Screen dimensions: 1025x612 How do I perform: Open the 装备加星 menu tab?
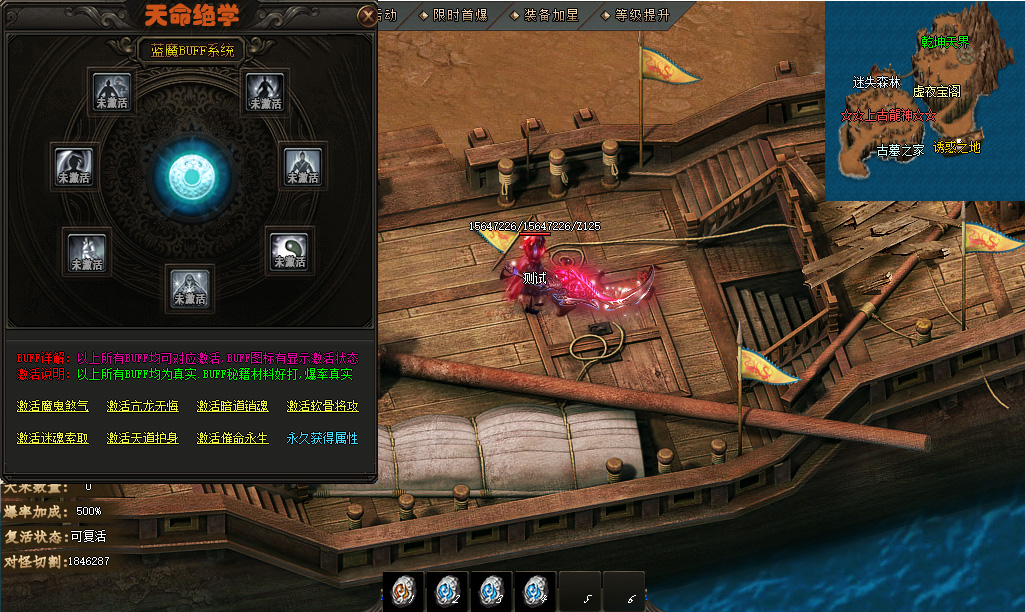(x=544, y=15)
